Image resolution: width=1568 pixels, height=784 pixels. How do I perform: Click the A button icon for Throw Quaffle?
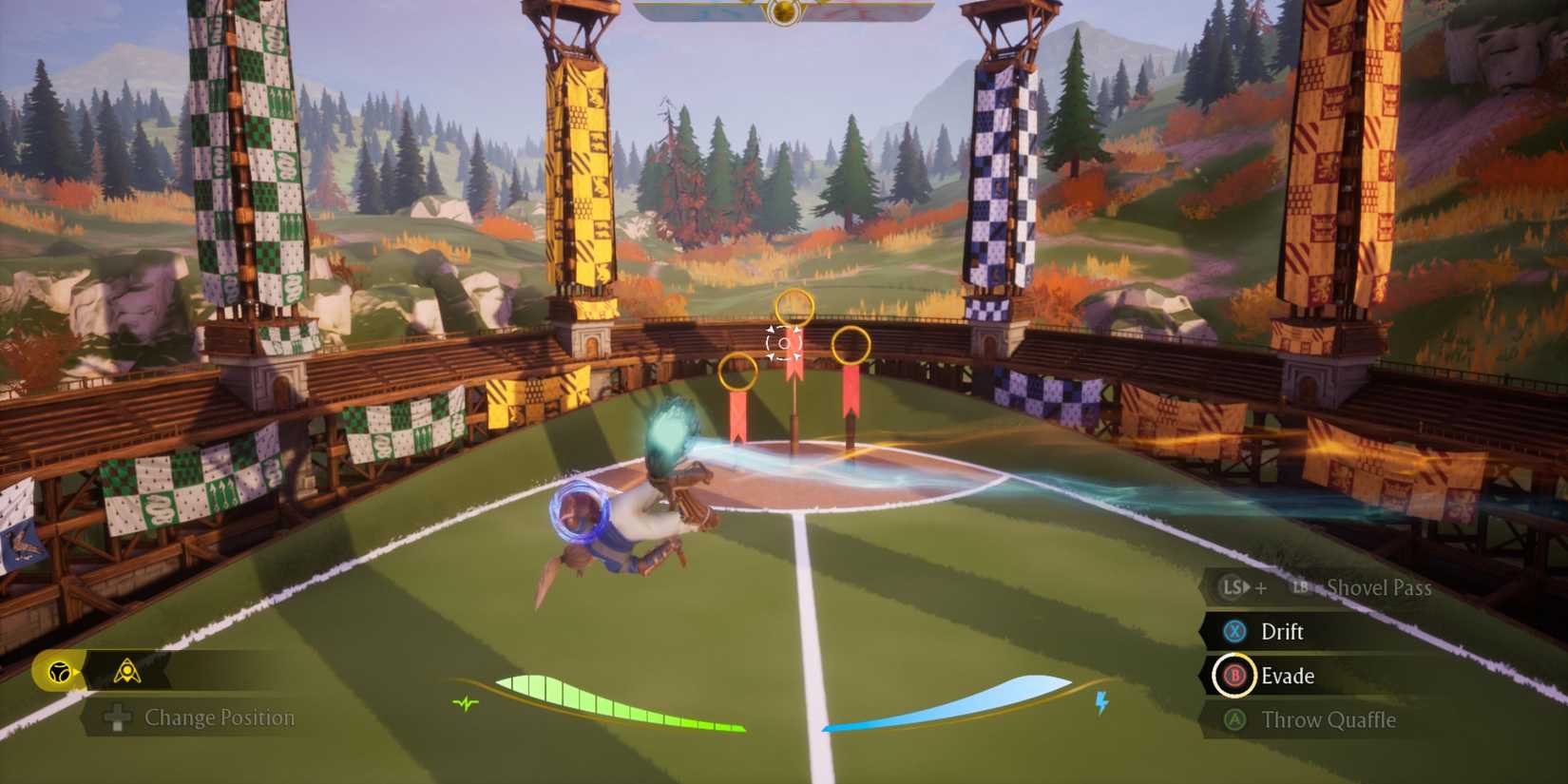click(x=1233, y=721)
